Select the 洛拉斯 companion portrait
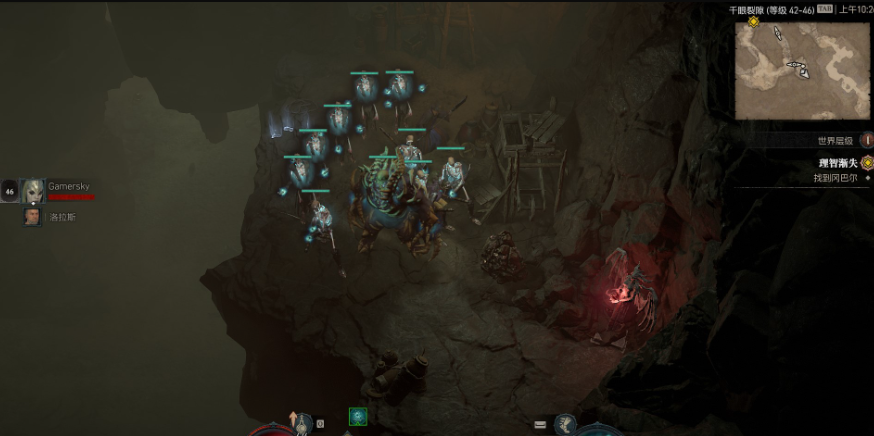Screen dimensions: 874x436 33,216
